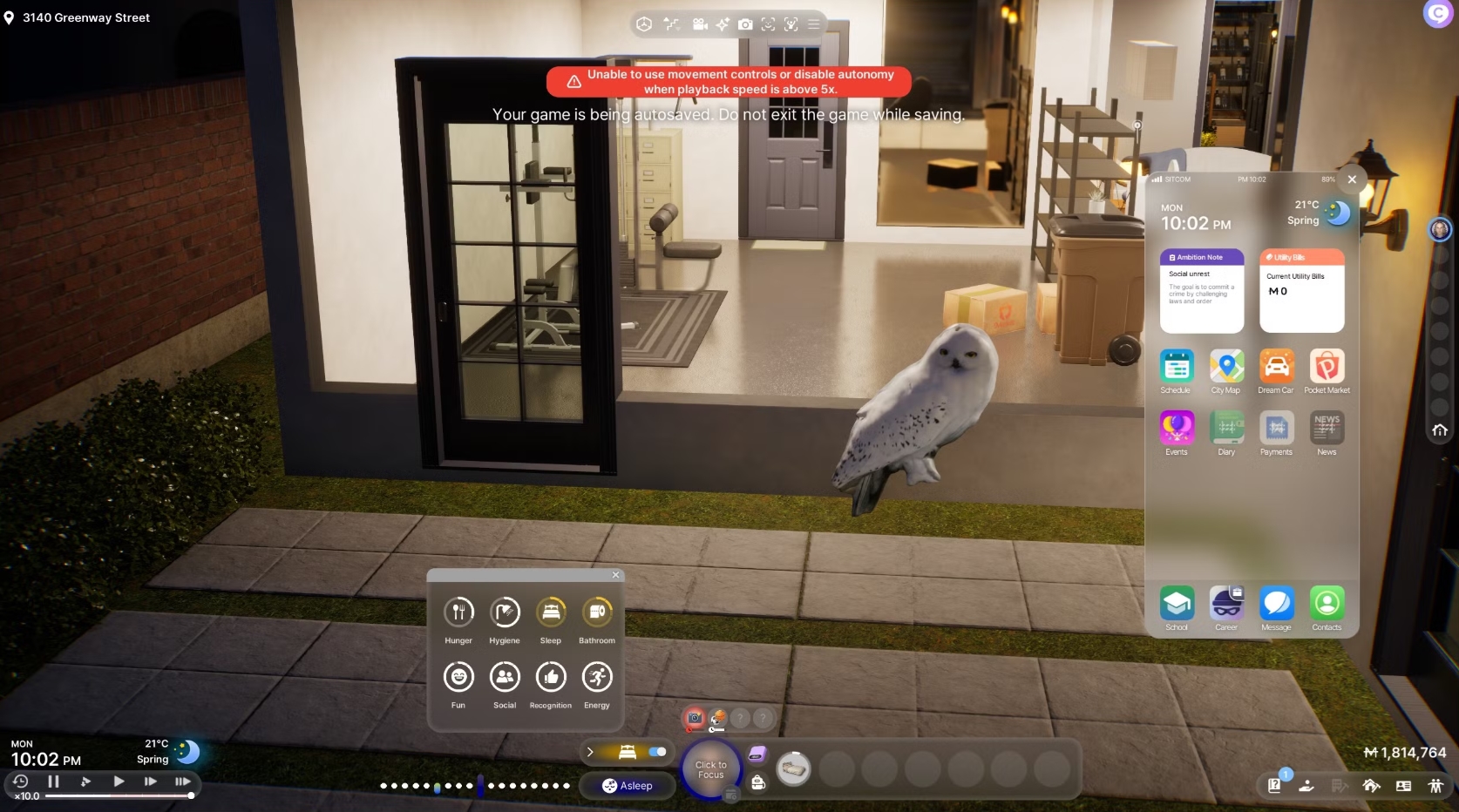The width and height of the screenshot is (1459, 812).
Task: Click the character portrait to focus
Action: coord(711,769)
